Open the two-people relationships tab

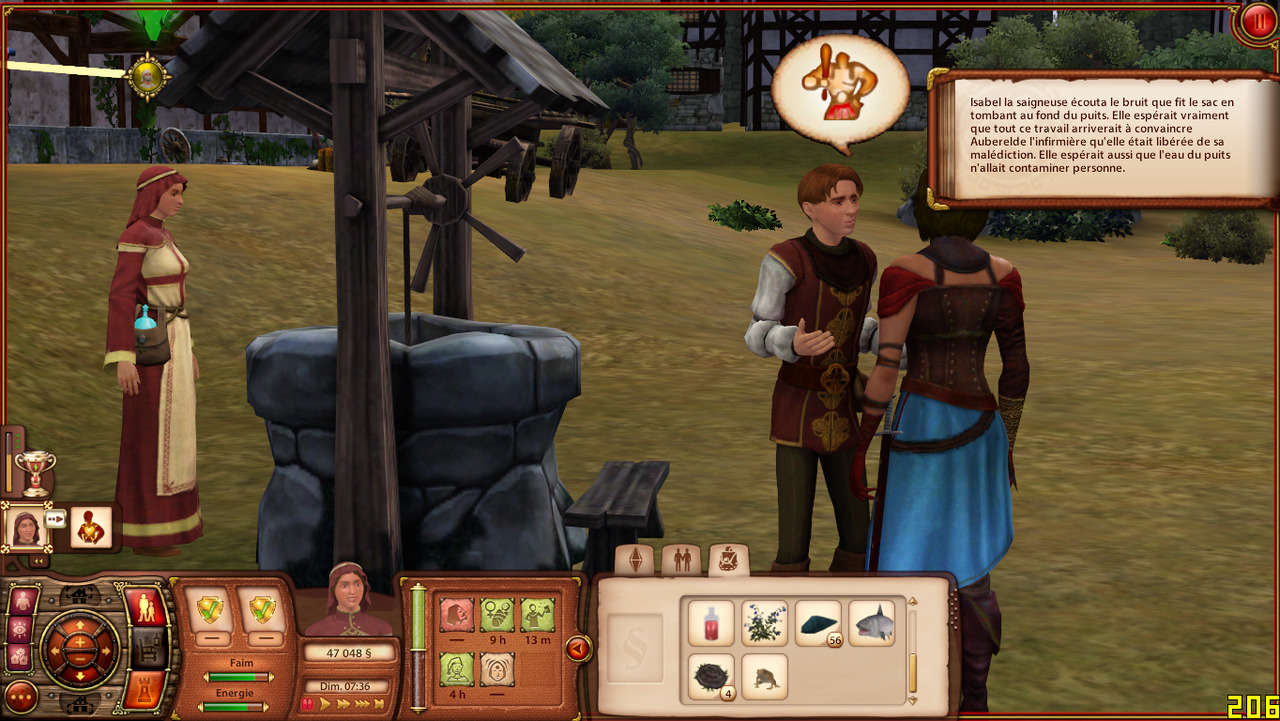click(682, 560)
